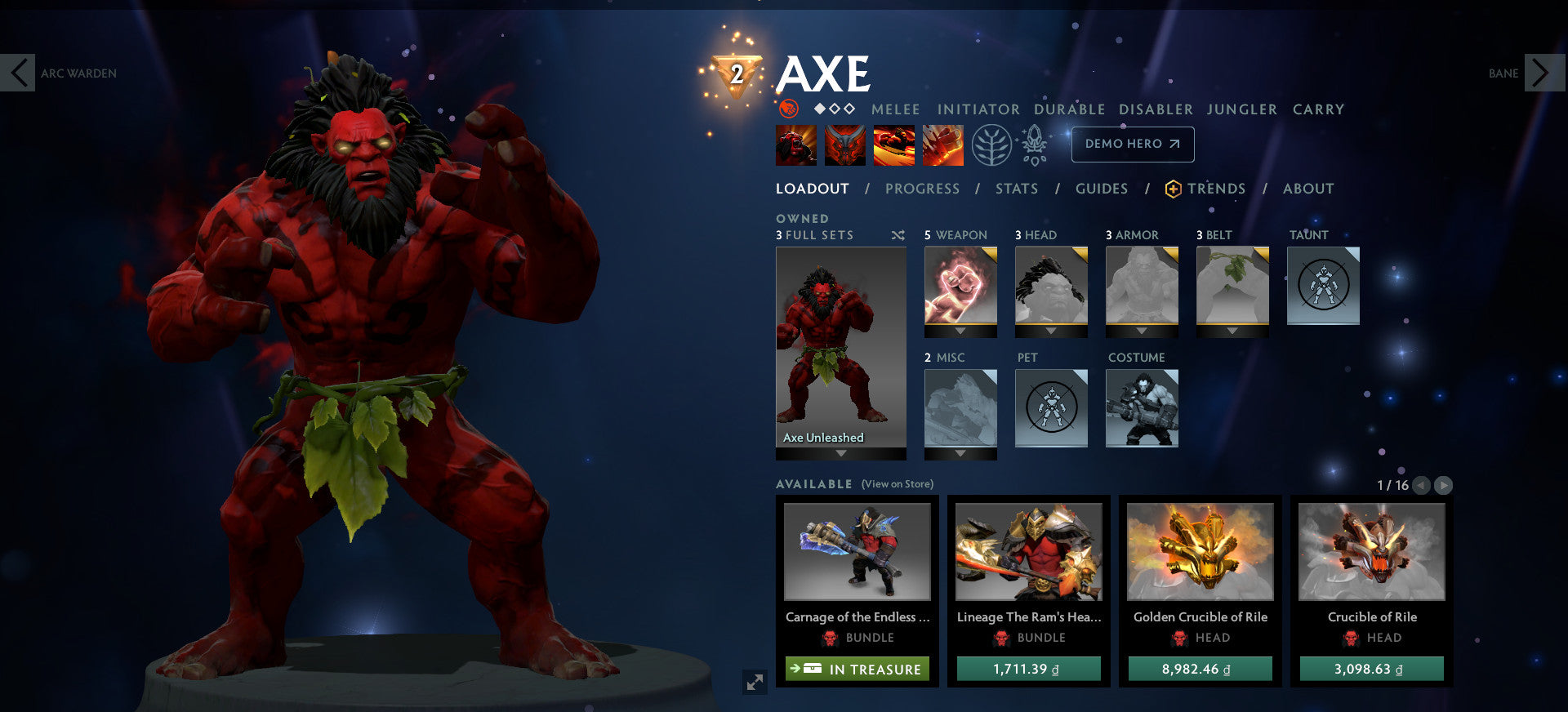
Task: Open the Trends tab
Action: click(x=1216, y=189)
